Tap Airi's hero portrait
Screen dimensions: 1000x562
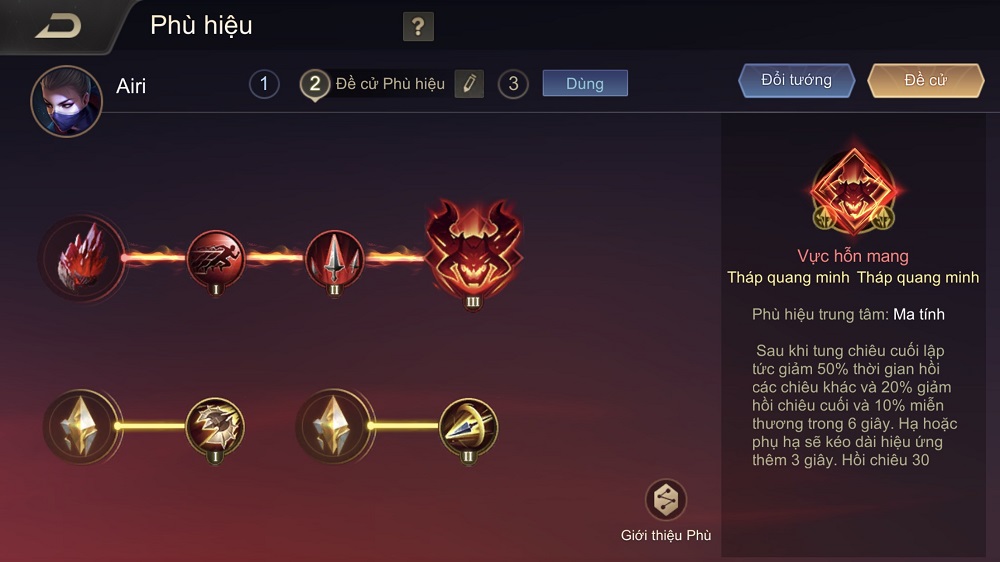tap(67, 101)
